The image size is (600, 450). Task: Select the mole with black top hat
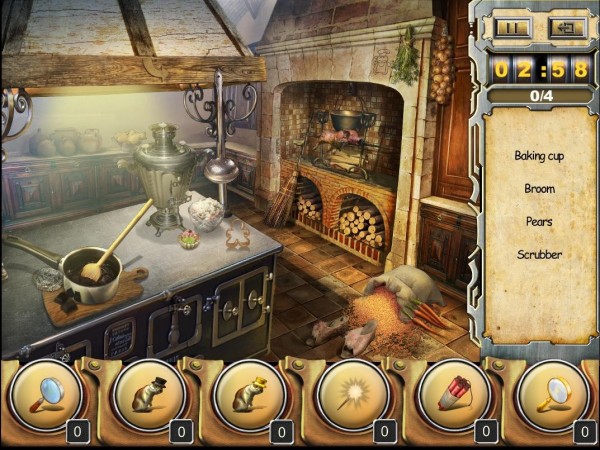146,396
